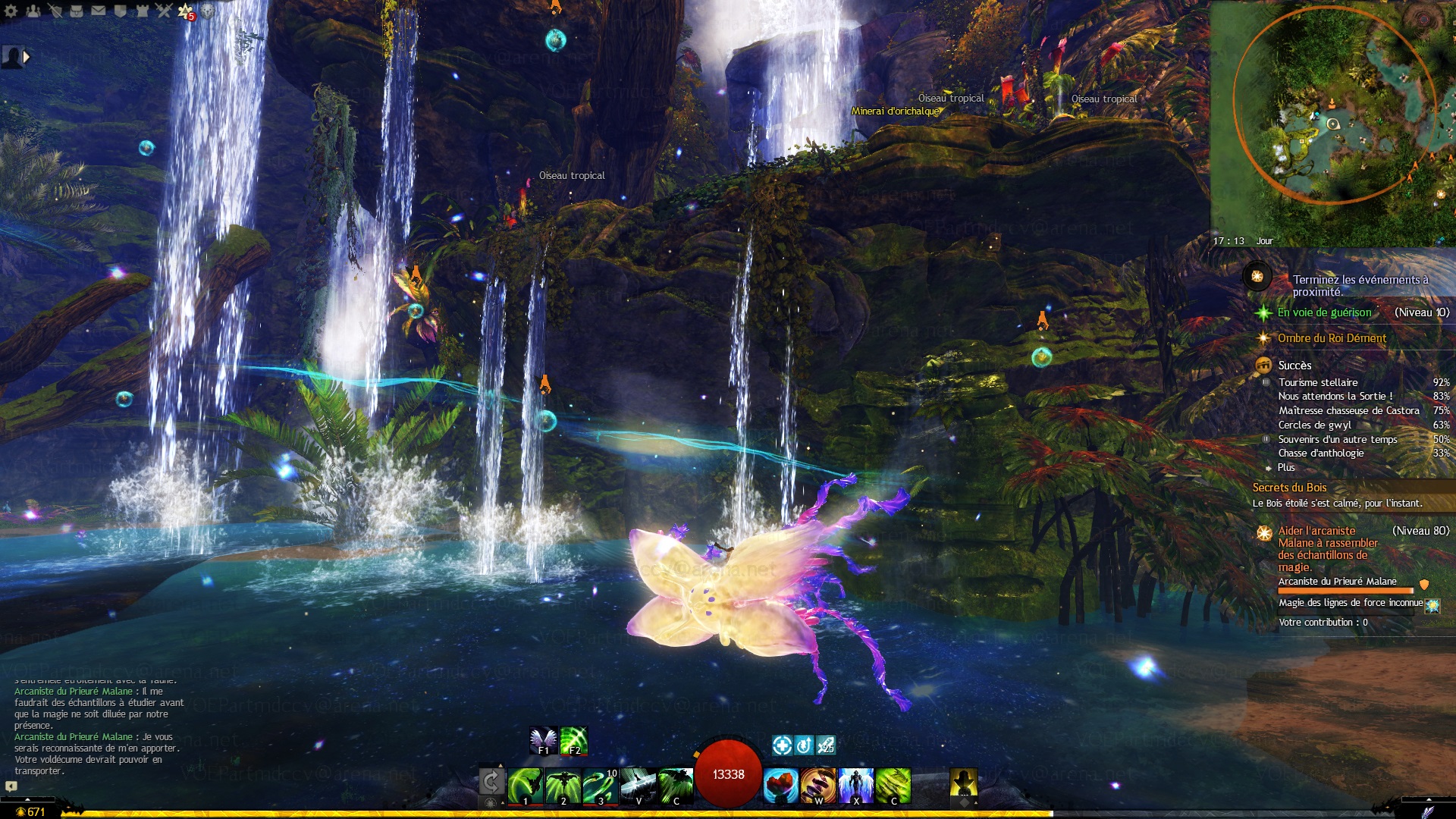Select the Arcaniste Malane event objective
The height and width of the screenshot is (819, 1456).
(x=1327, y=548)
